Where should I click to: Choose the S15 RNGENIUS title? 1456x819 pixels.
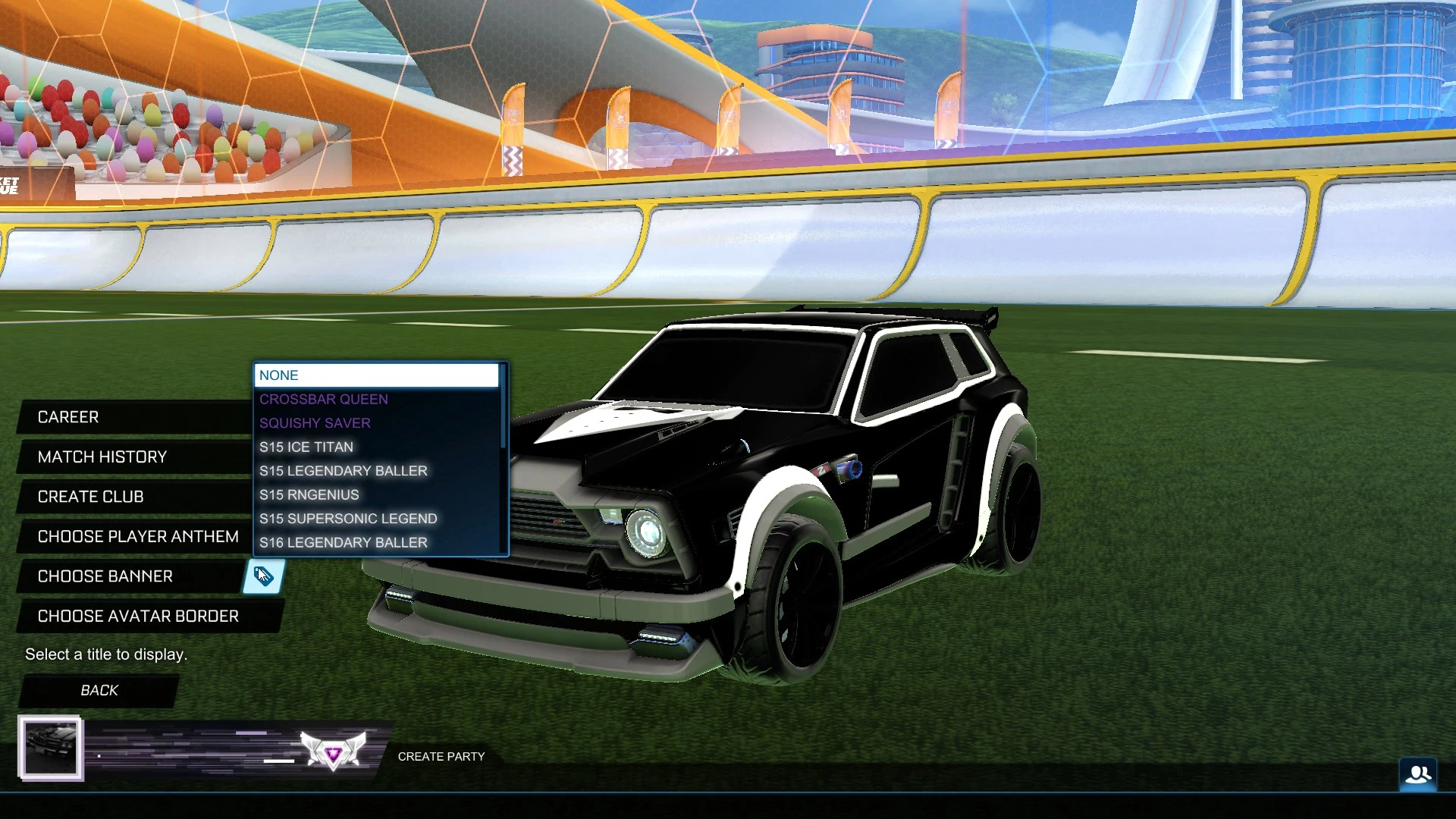tap(309, 494)
